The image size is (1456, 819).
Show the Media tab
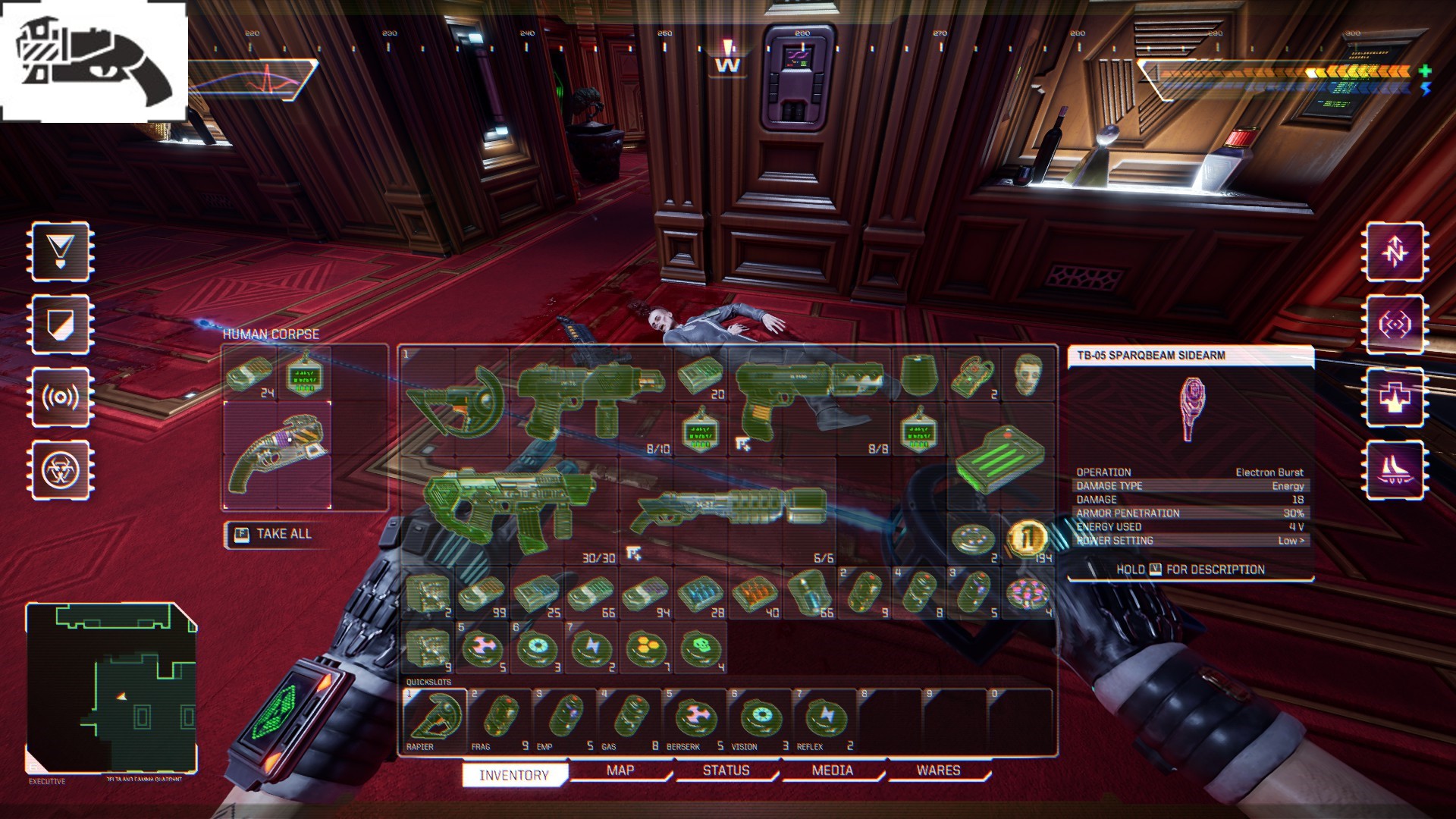click(x=832, y=770)
